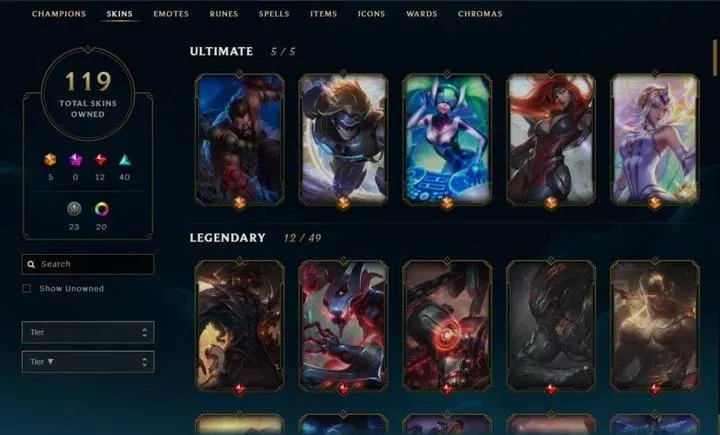Image resolution: width=720 pixels, height=435 pixels.
Task: Switch to the Wards tab
Action: (421, 15)
